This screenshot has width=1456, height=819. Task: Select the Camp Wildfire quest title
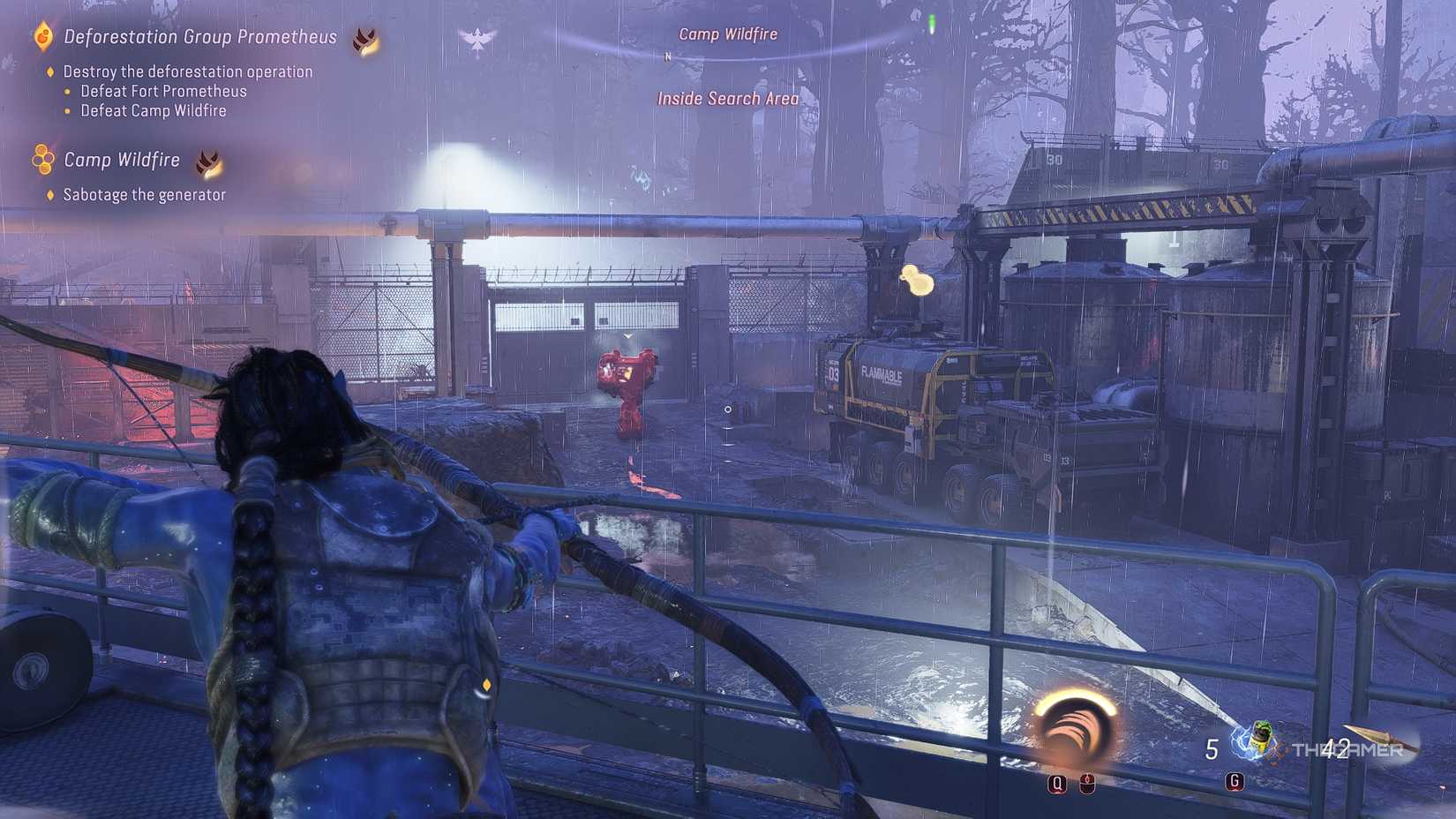tap(122, 160)
